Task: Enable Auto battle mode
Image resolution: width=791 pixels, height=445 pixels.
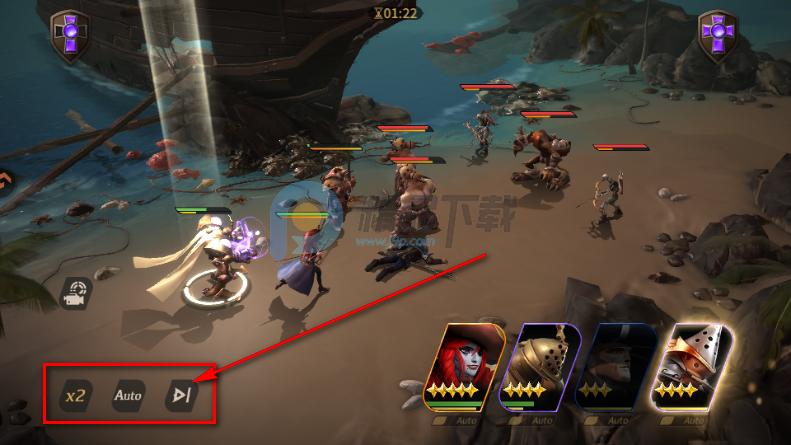Action: (x=128, y=395)
